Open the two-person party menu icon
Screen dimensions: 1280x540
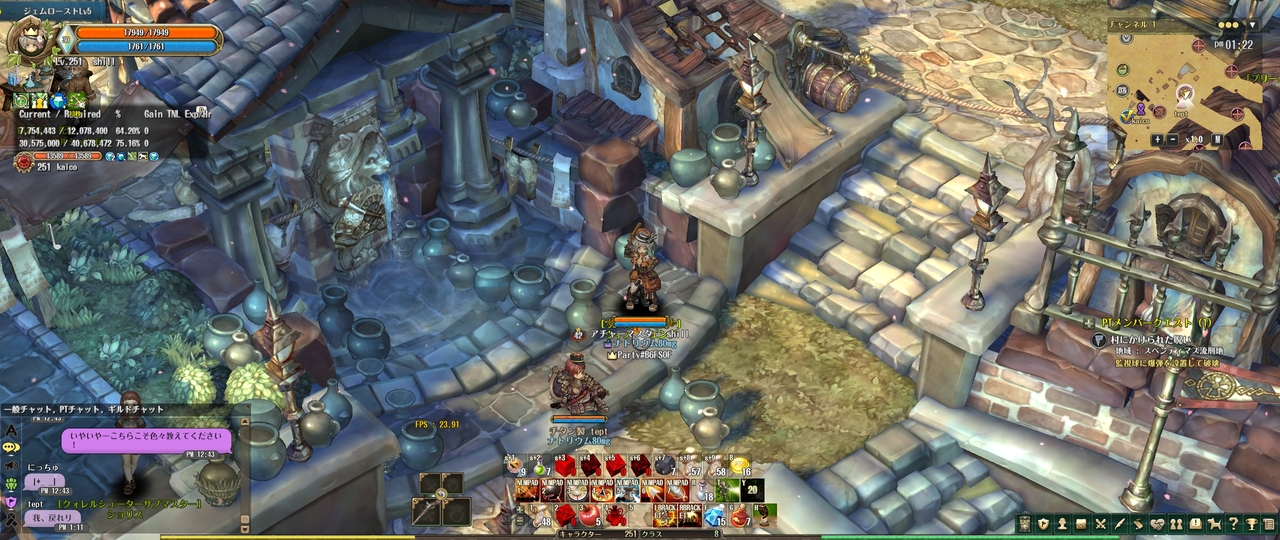tap(1176, 524)
